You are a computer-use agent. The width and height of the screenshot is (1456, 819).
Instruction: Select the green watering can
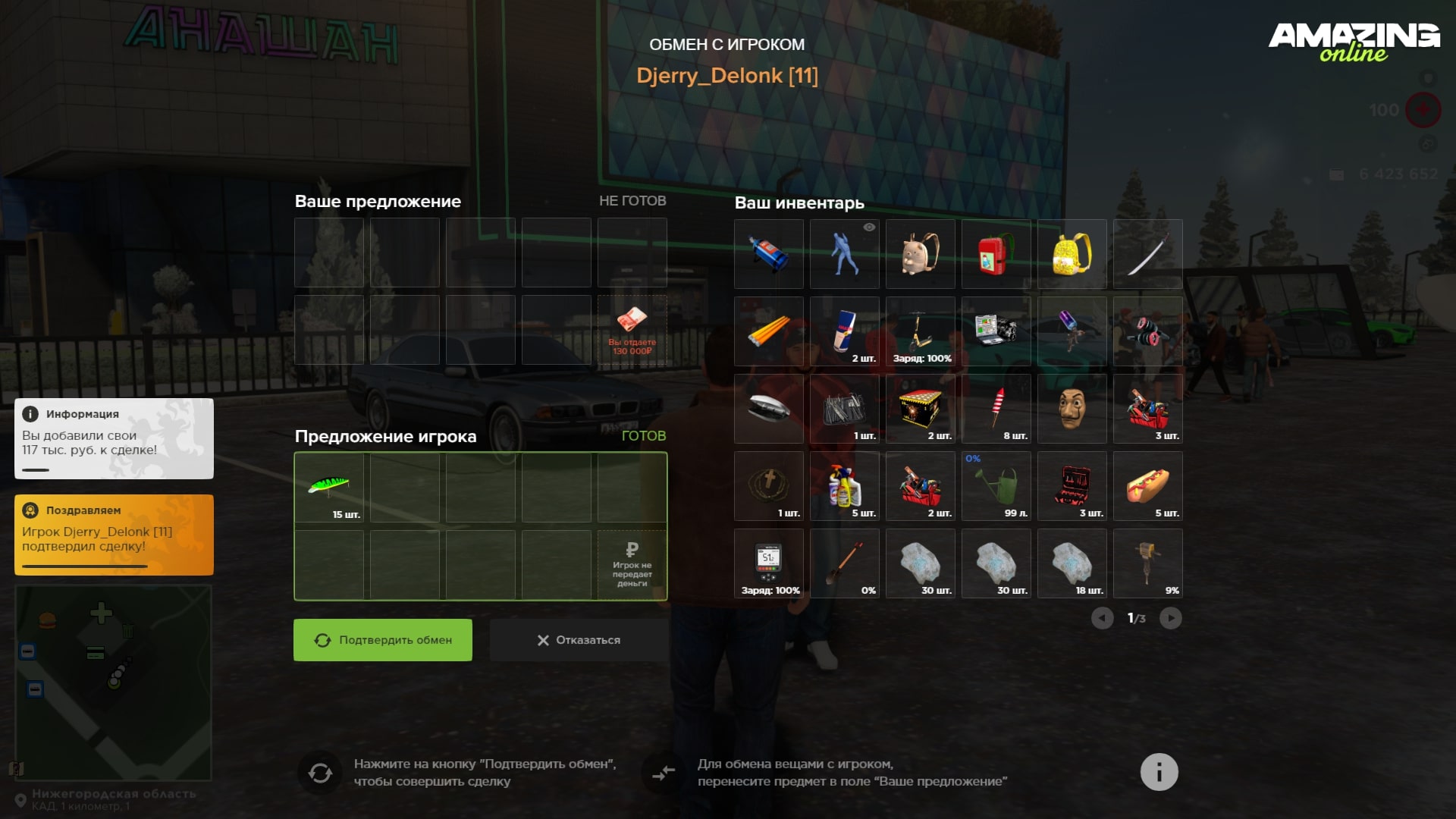coord(996,486)
